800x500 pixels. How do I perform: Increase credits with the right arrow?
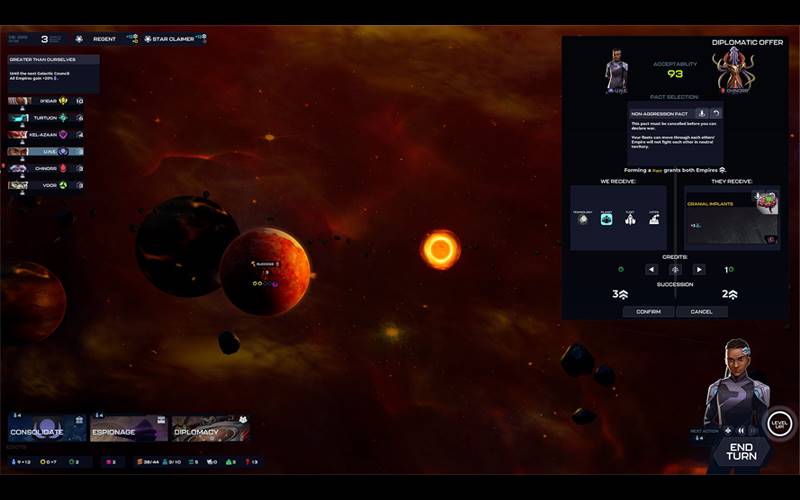pos(699,269)
